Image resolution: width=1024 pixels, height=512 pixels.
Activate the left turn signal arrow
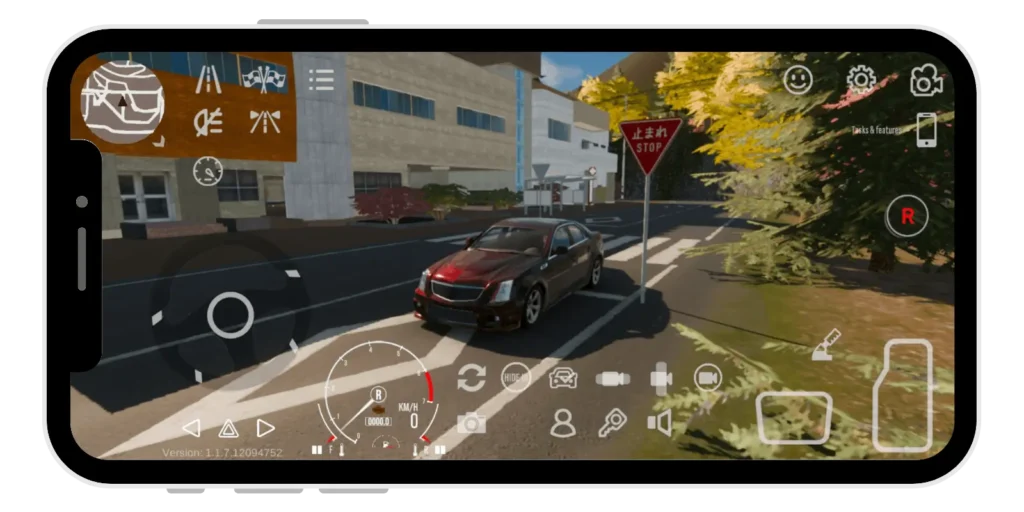(190, 428)
